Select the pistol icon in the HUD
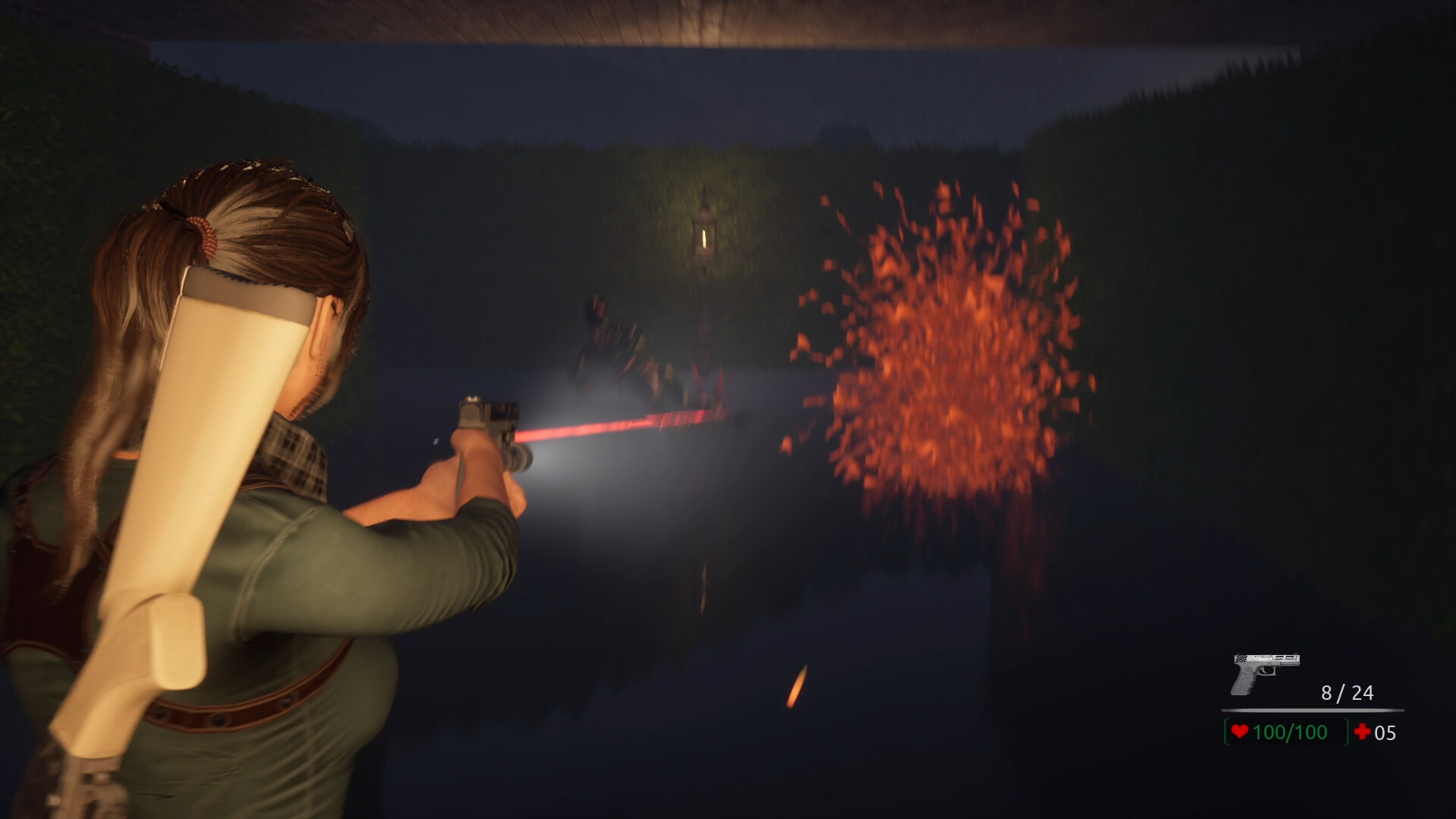Viewport: 1456px width, 819px height. point(1264,672)
